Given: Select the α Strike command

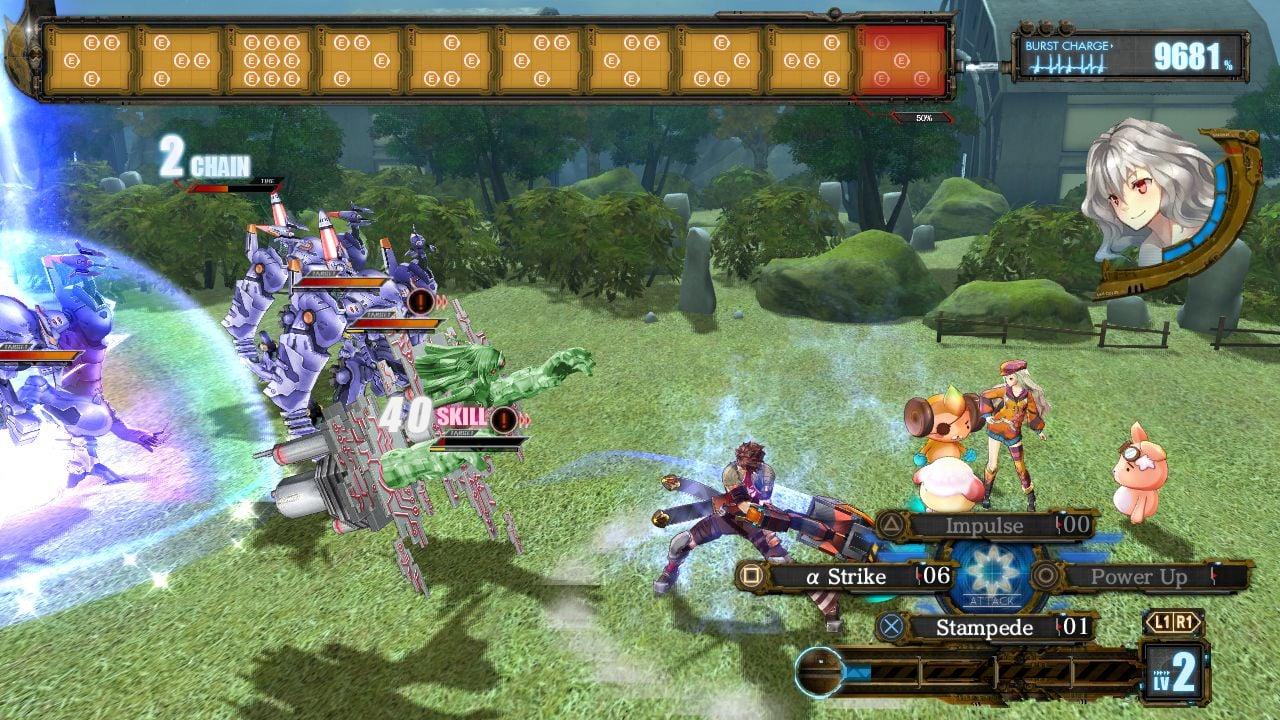Looking at the screenshot, I should [847, 577].
